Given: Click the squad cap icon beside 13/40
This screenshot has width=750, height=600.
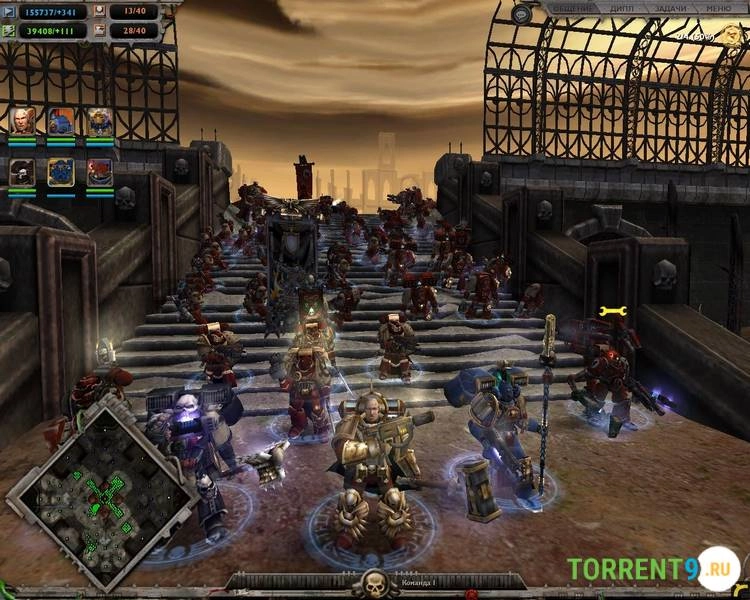Looking at the screenshot, I should pos(100,12).
